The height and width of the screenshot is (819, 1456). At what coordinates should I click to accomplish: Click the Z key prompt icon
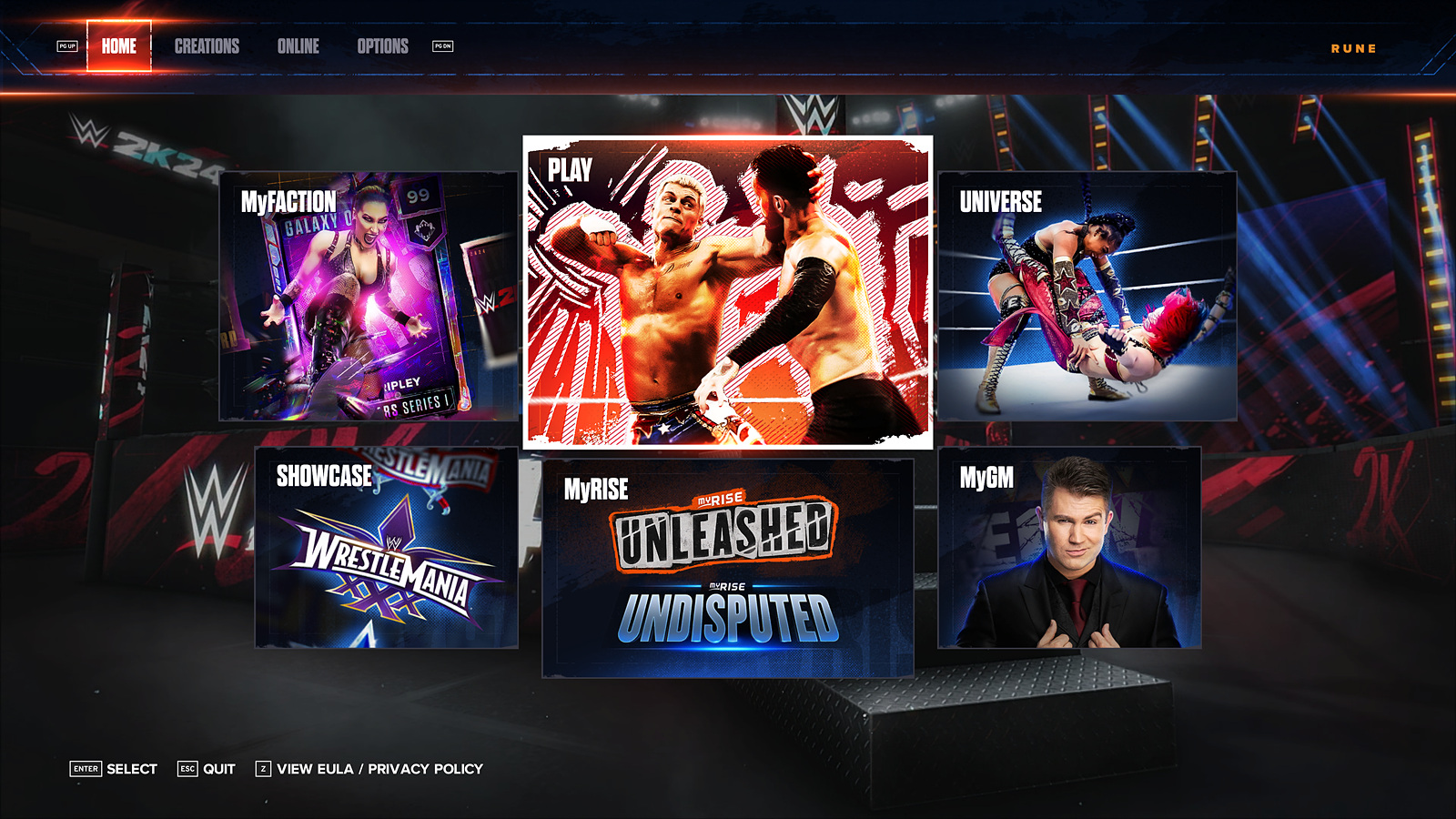[x=264, y=769]
